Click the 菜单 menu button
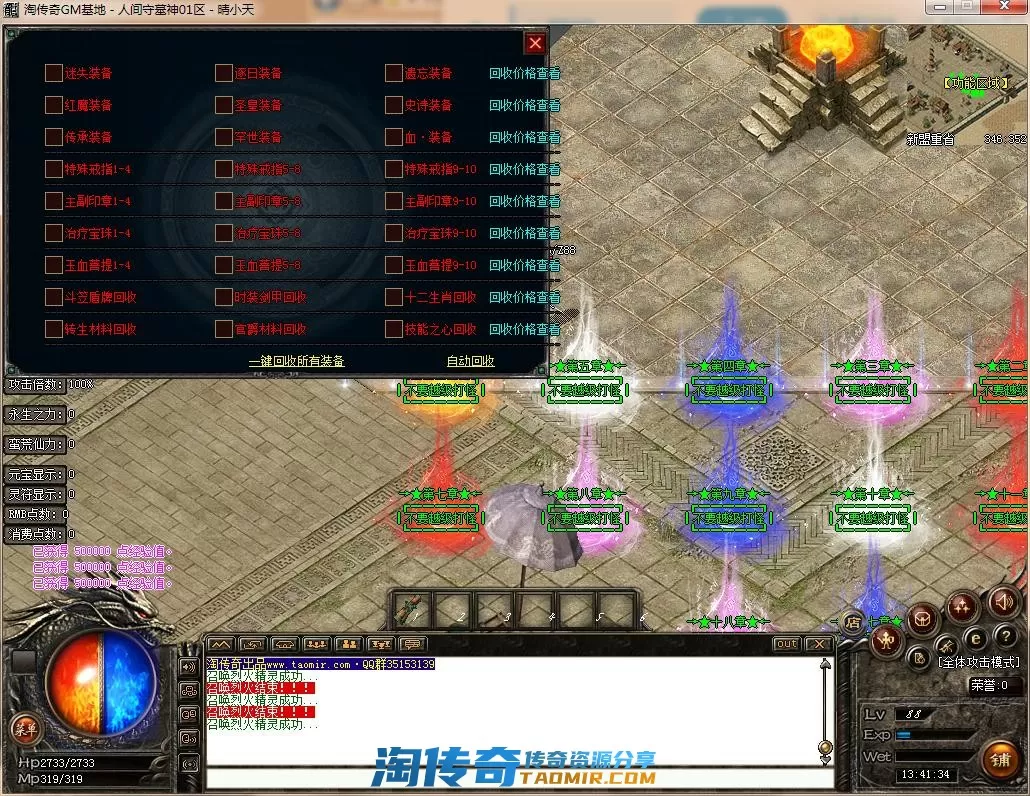Screen dimensions: 1030x796 coord(23,729)
